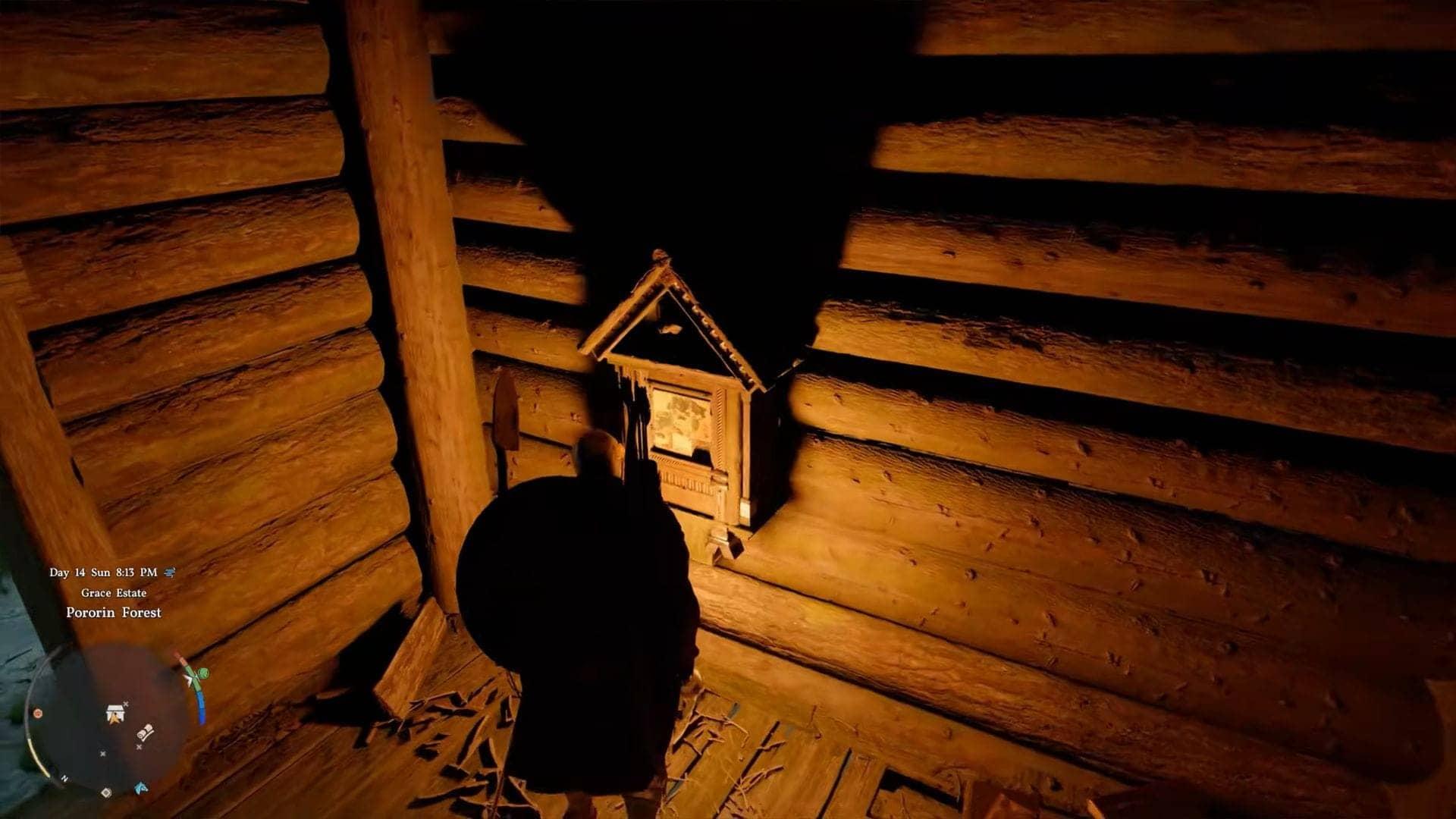
Task: Click the blue horse icon on the minimap
Action: pos(140,788)
